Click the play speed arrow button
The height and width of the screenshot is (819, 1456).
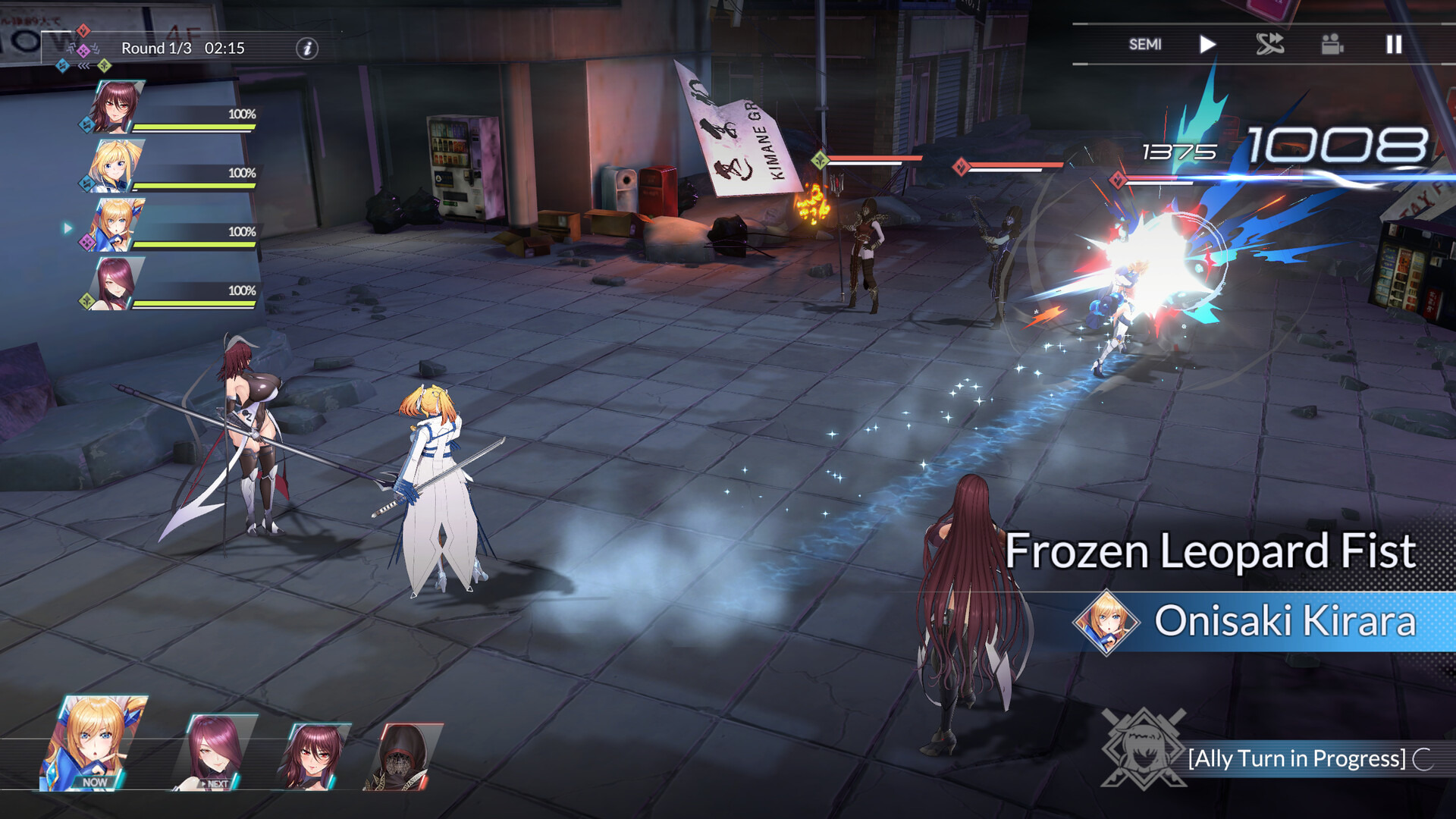pos(1207,45)
